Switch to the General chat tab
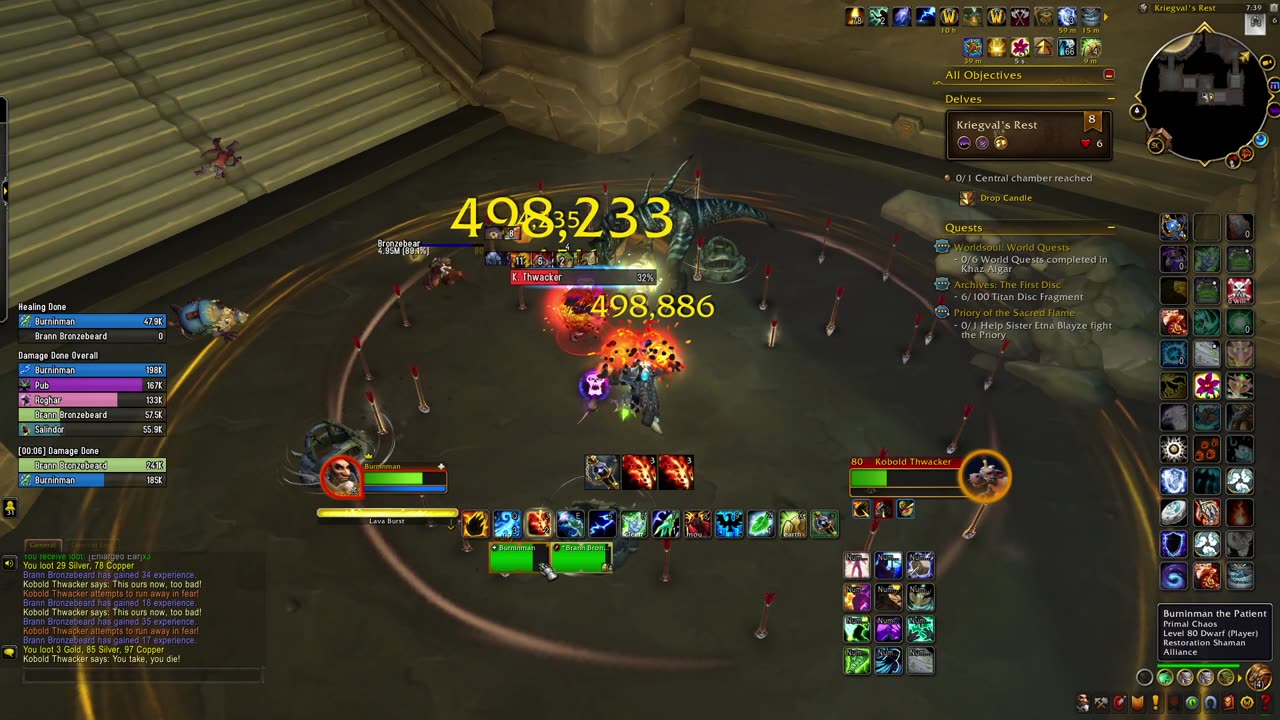The height and width of the screenshot is (720, 1280). tap(42, 545)
